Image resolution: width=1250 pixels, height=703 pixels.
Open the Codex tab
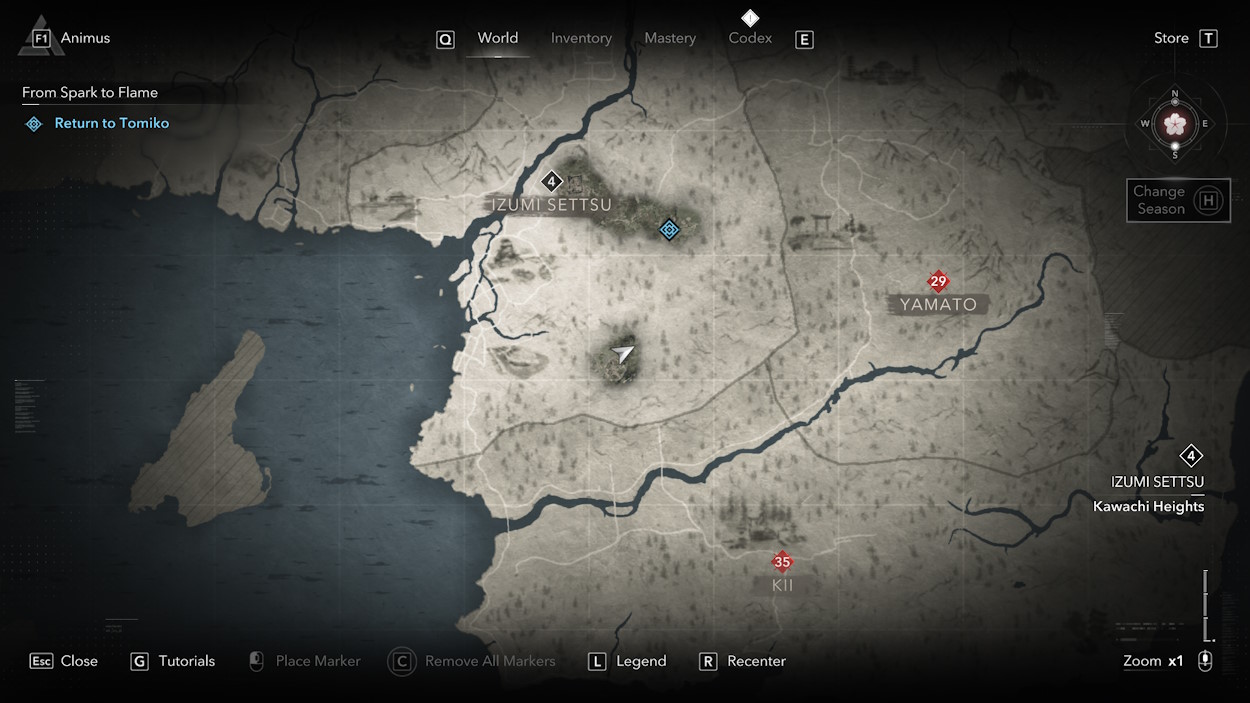[750, 38]
